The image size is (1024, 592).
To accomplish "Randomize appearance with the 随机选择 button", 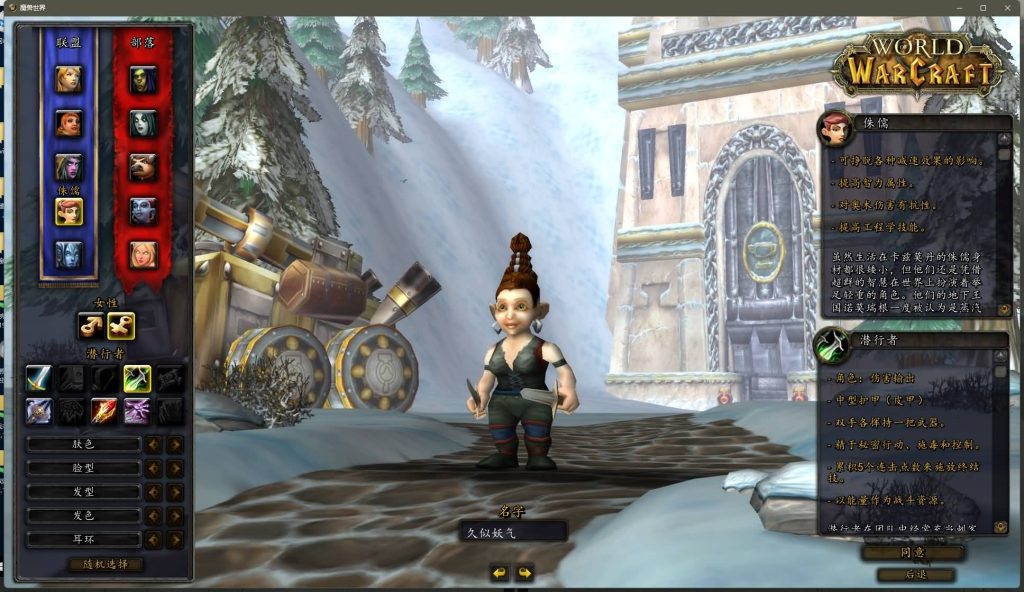I will click(x=105, y=564).
